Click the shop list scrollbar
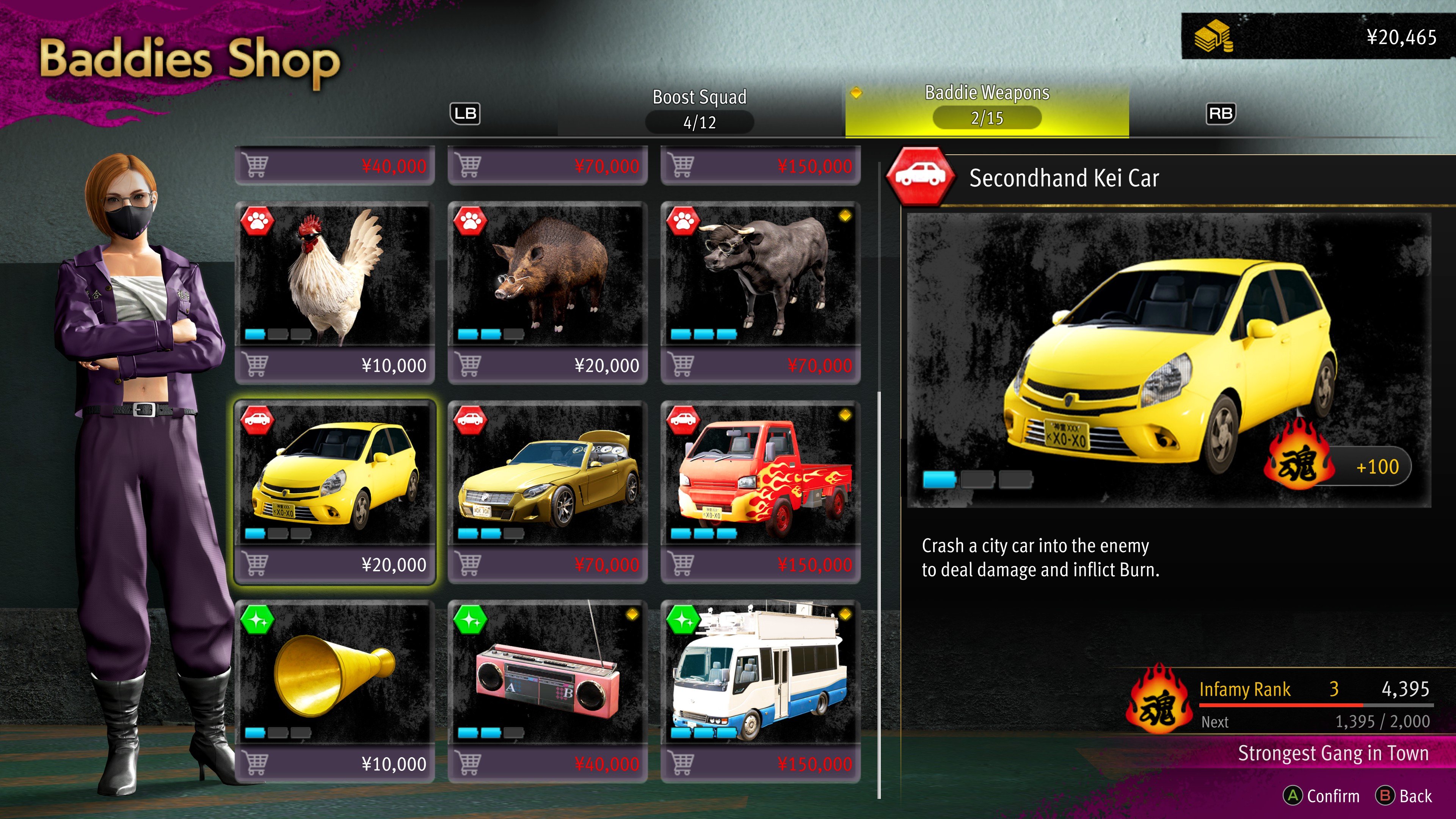This screenshot has width=1456, height=819. coord(879,593)
